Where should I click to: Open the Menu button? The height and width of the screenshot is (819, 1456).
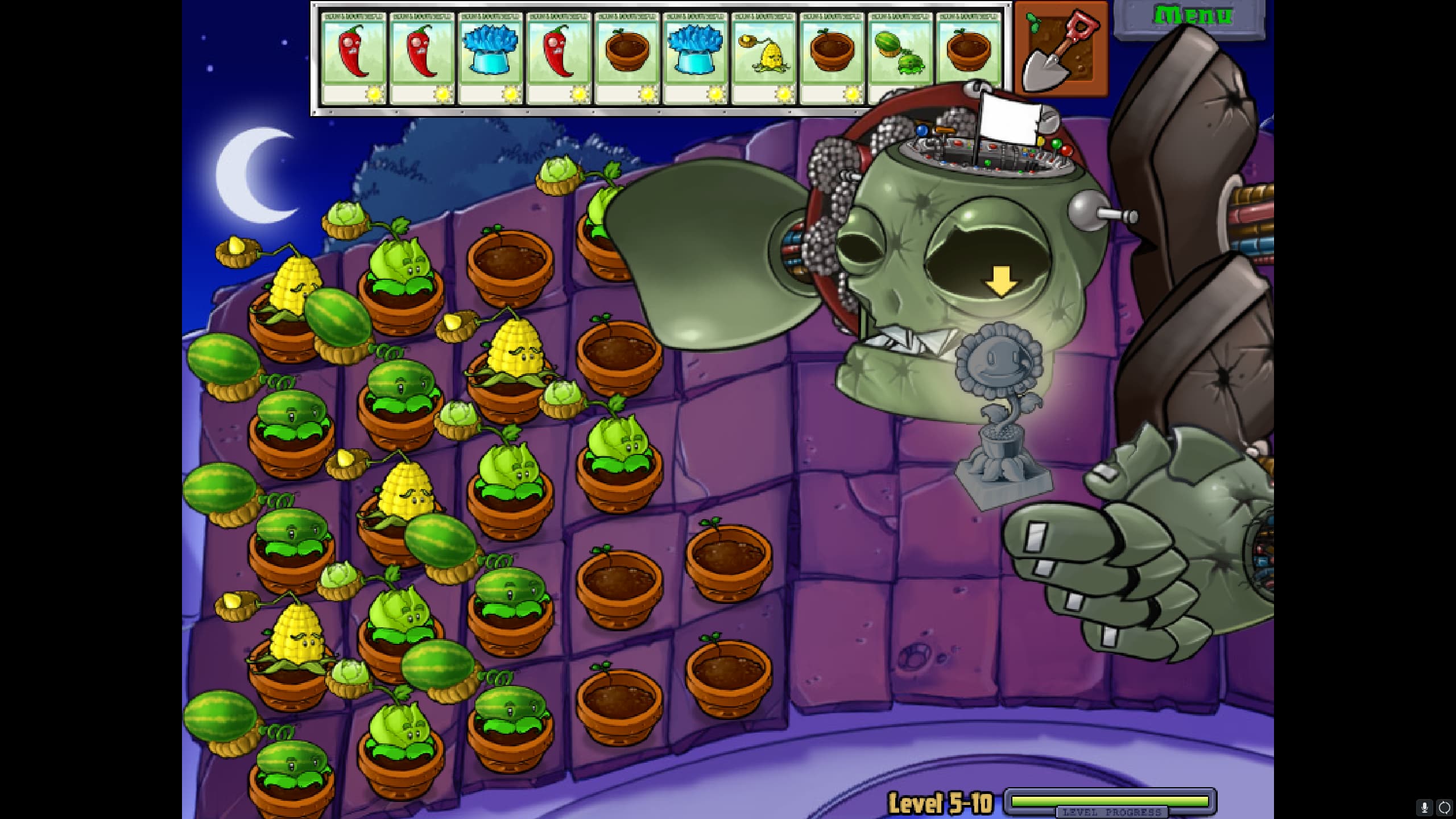point(1191,17)
